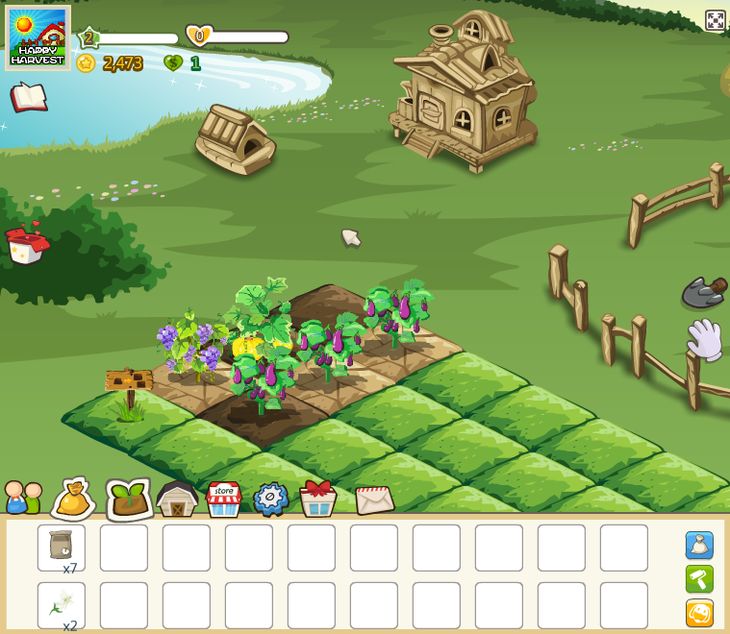Open the gear settings menu

point(270,498)
